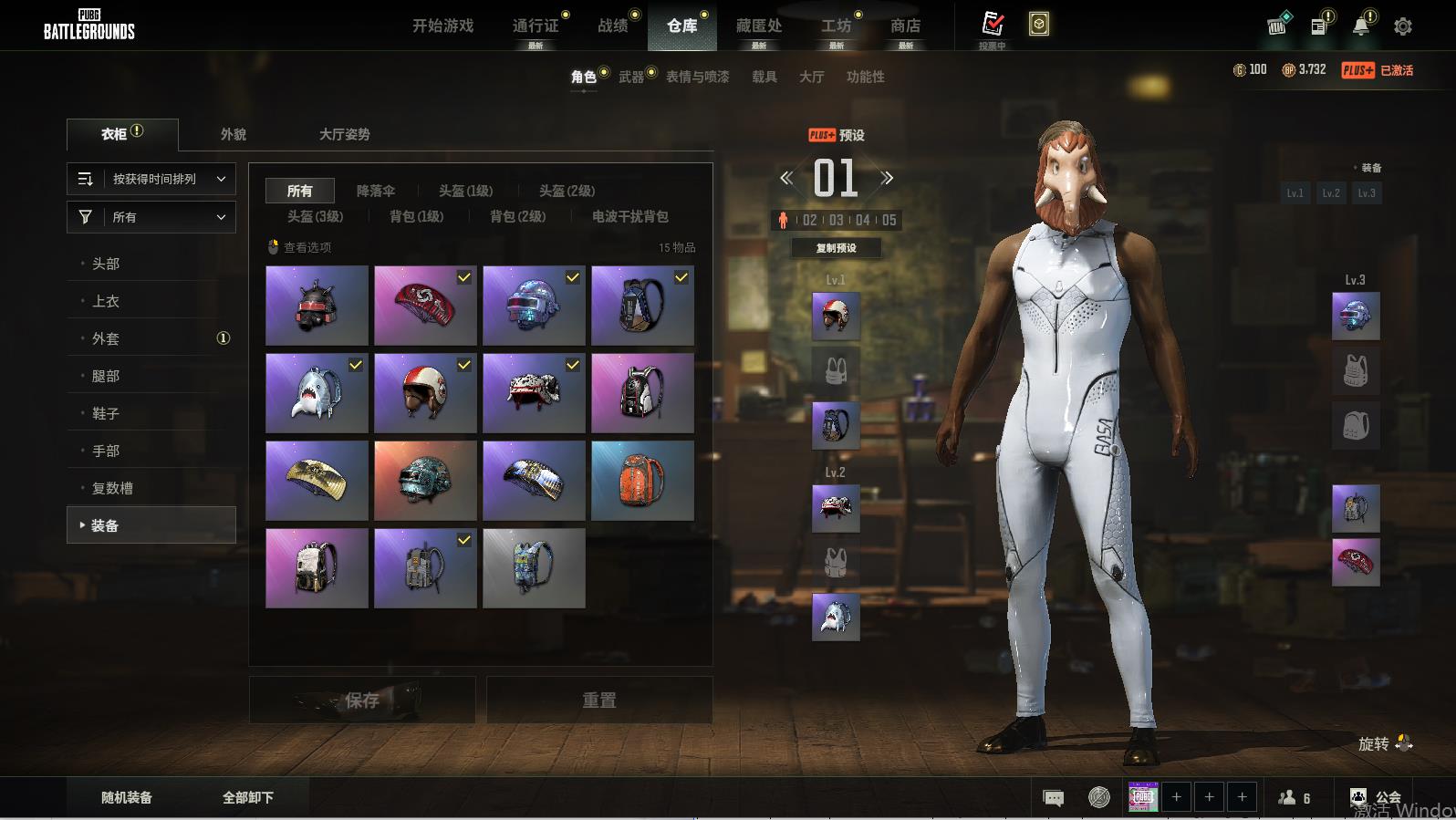Viewport: 1456px width, 820px height.
Task: Select the 武器 weapons sub-tab
Action: (631, 77)
